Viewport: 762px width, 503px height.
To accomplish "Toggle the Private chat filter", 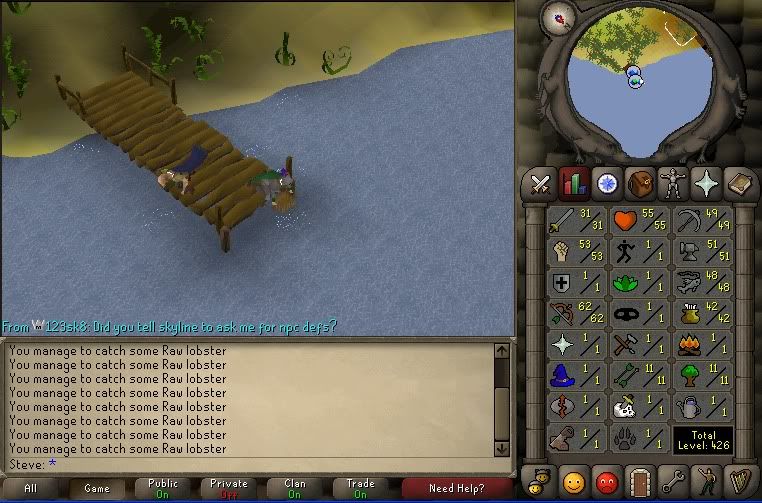I will (229, 489).
